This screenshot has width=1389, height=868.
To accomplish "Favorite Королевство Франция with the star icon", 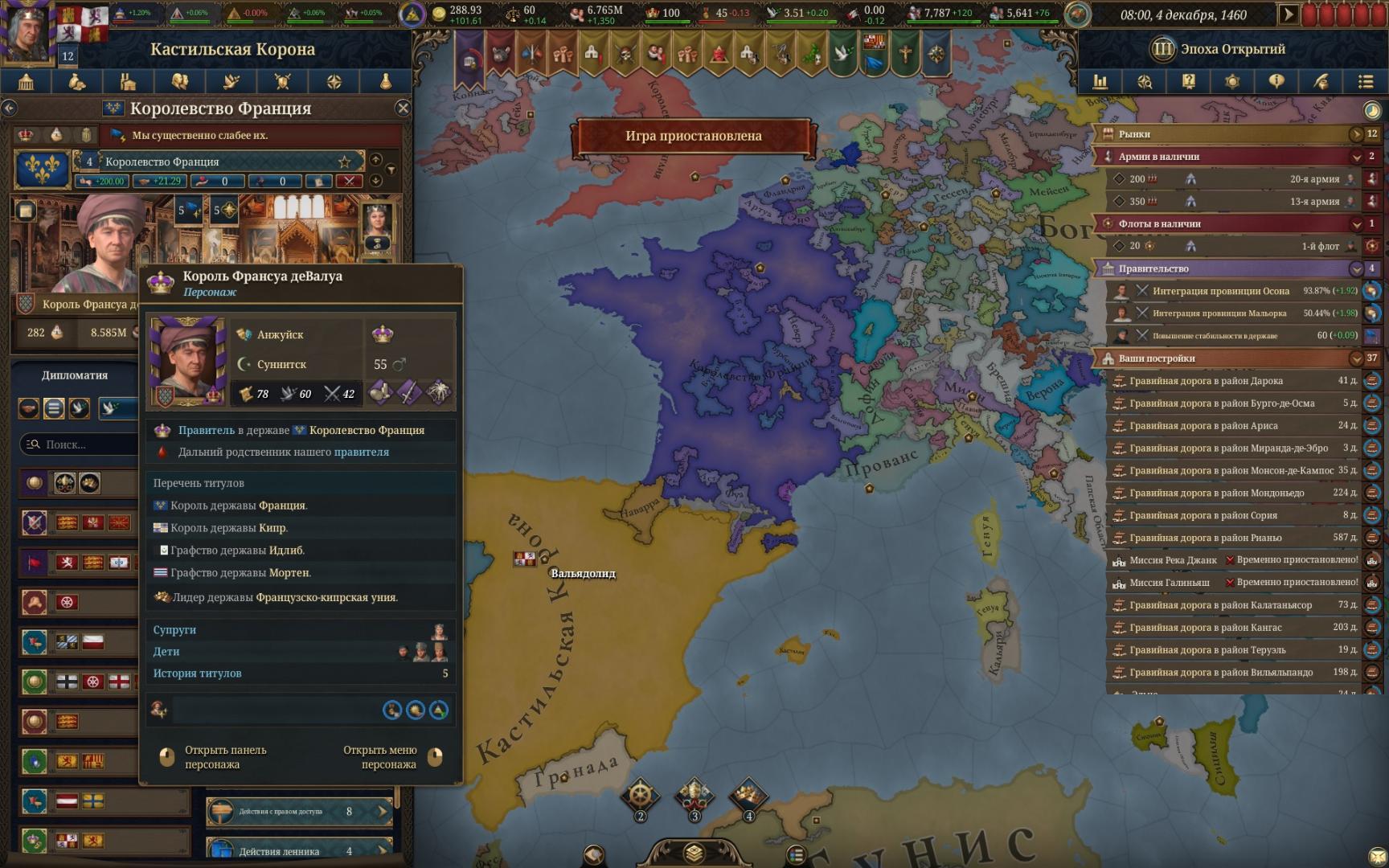I will pos(344,162).
